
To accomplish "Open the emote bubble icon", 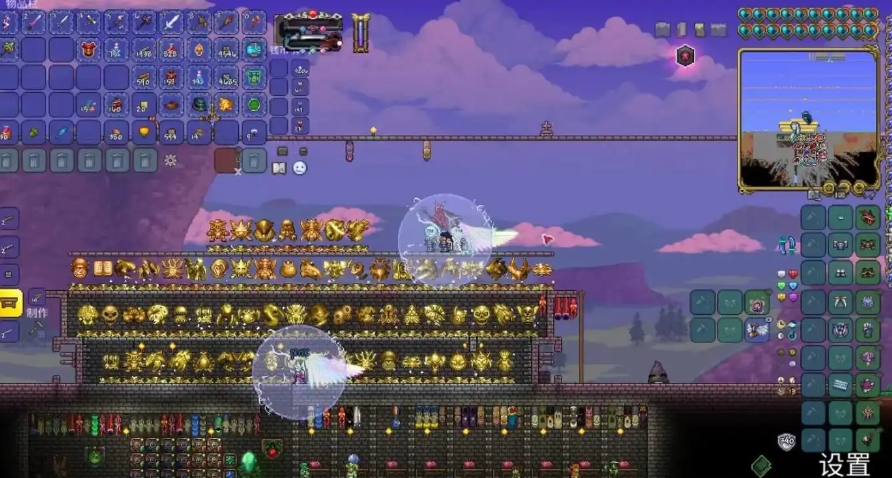I will click(299, 168).
